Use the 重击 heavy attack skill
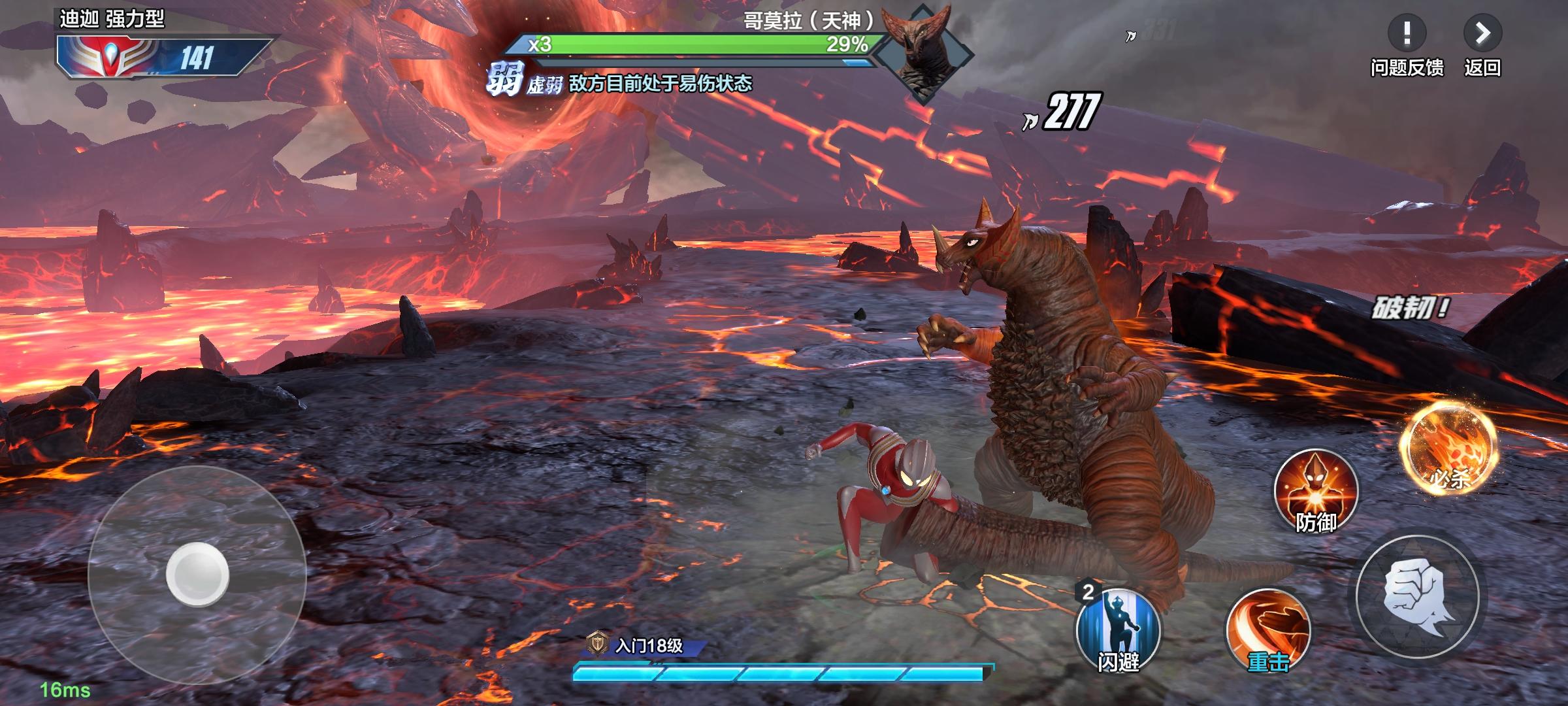The image size is (1568, 706). coord(1267,631)
